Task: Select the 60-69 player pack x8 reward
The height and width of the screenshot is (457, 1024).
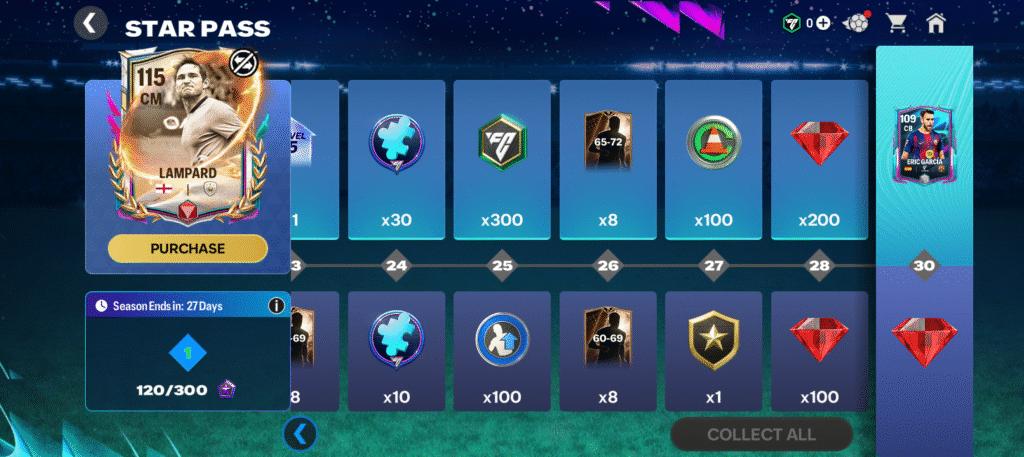Action: tap(608, 350)
